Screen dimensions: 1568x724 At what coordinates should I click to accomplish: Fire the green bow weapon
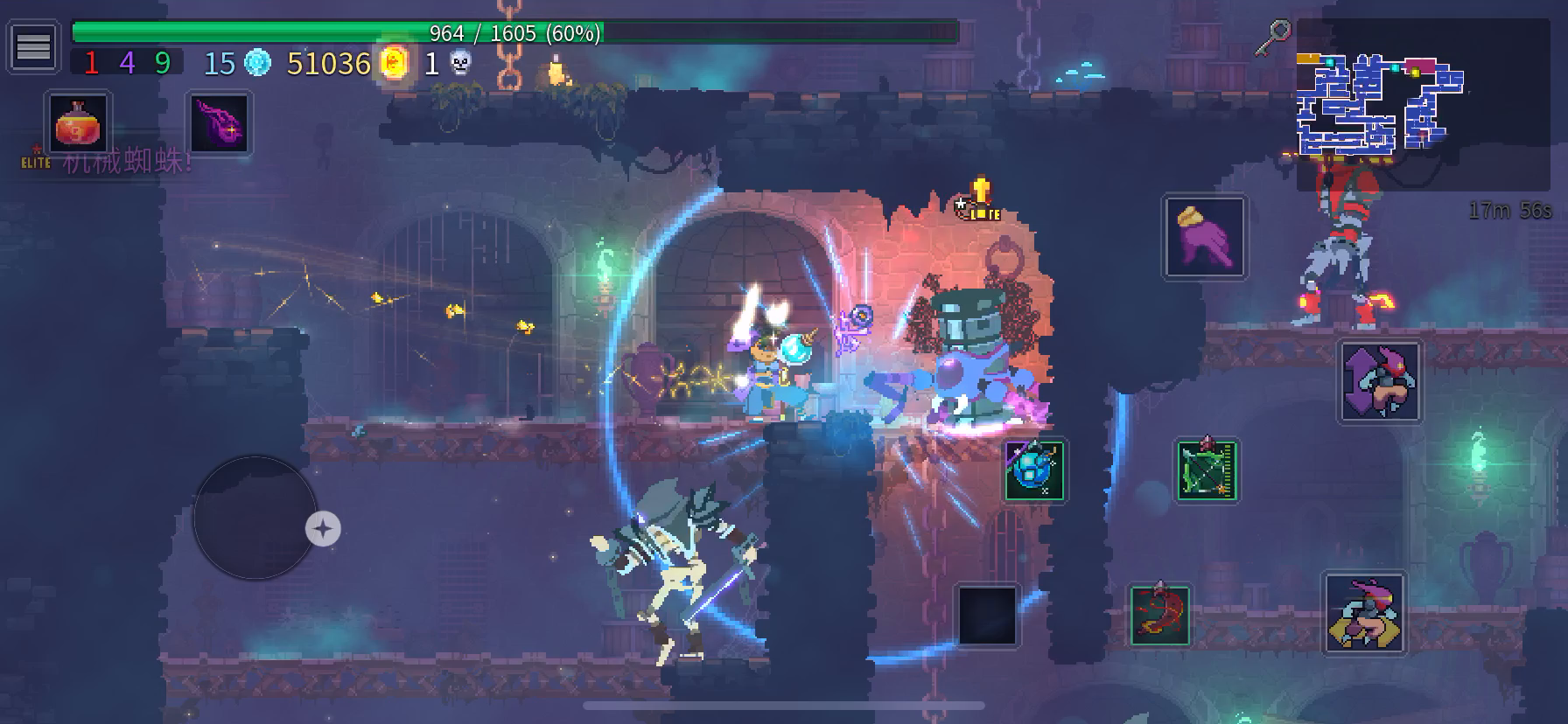tap(1206, 470)
